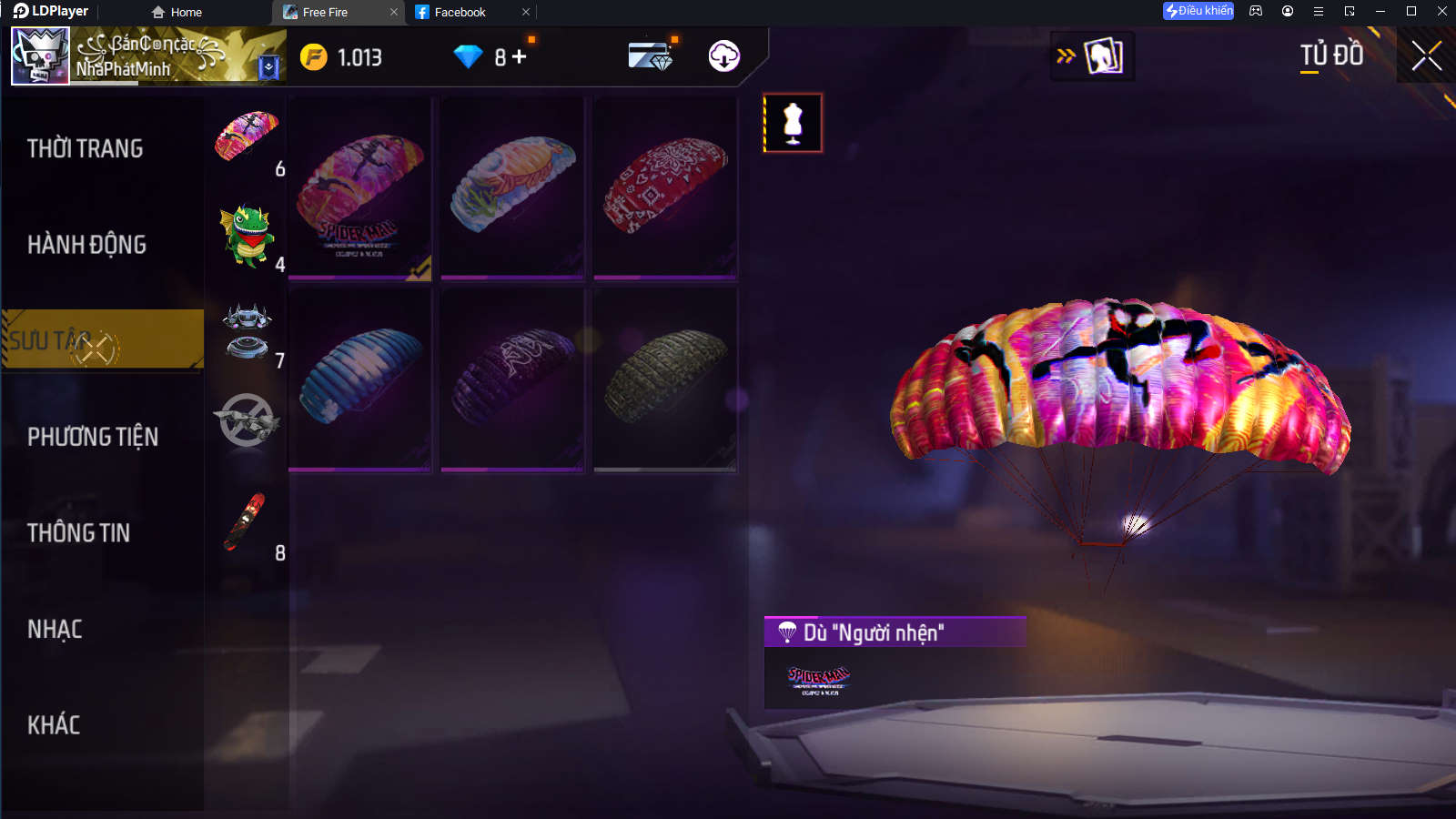Switch to the NHẠC category

point(55,630)
